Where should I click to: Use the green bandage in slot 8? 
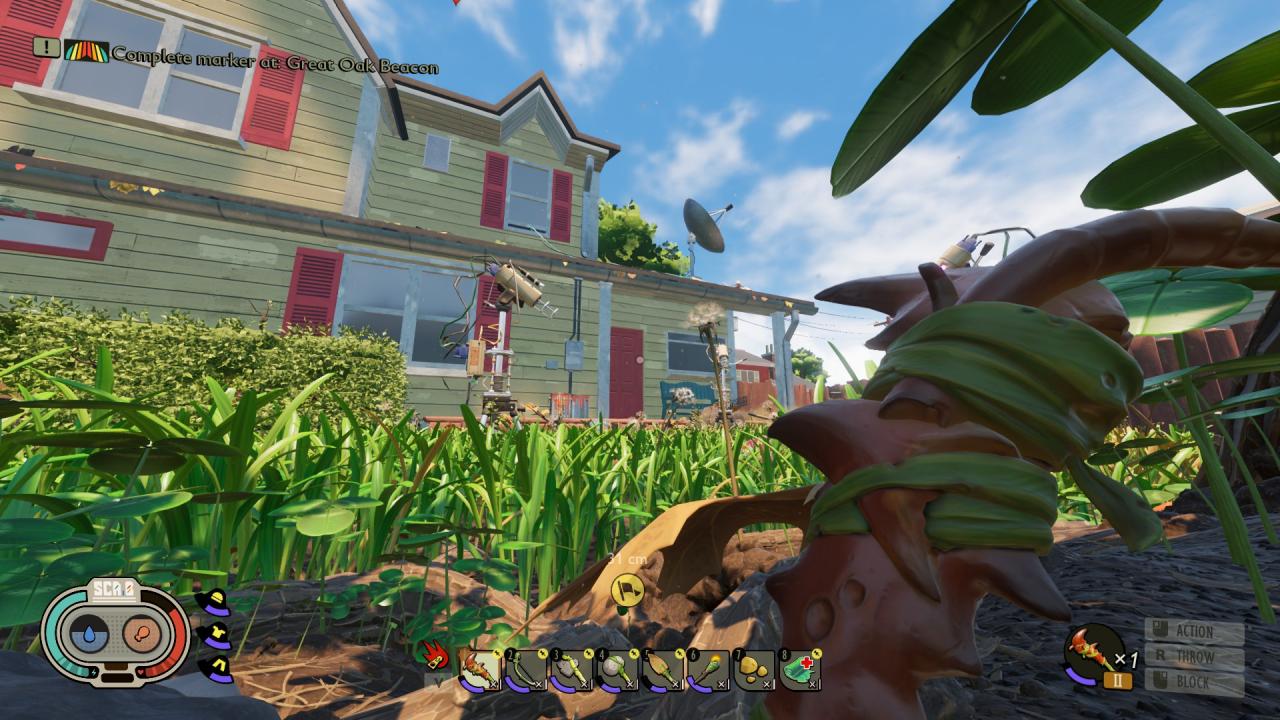tap(799, 669)
